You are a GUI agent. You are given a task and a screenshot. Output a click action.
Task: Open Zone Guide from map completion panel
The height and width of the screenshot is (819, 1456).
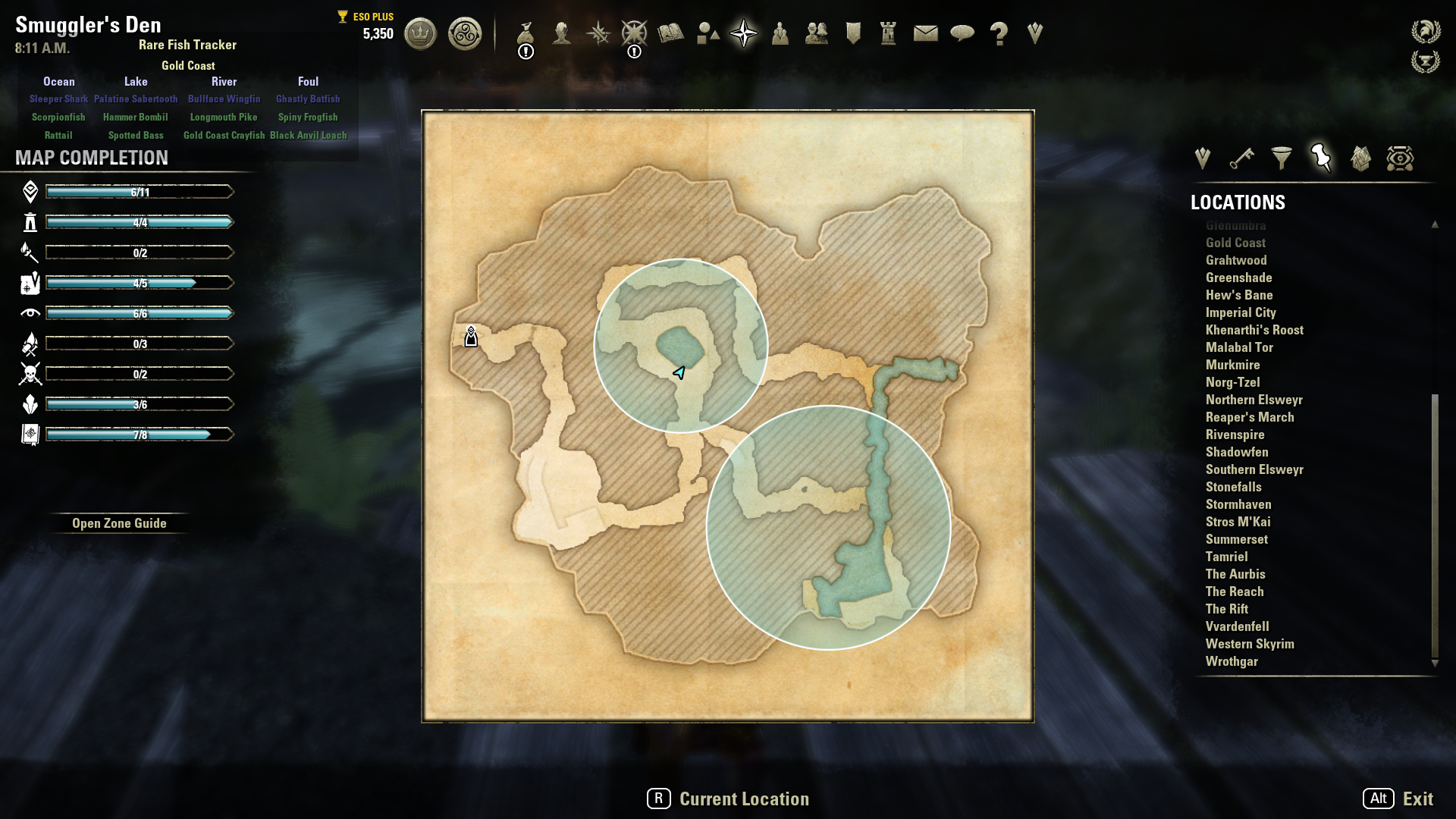119,523
